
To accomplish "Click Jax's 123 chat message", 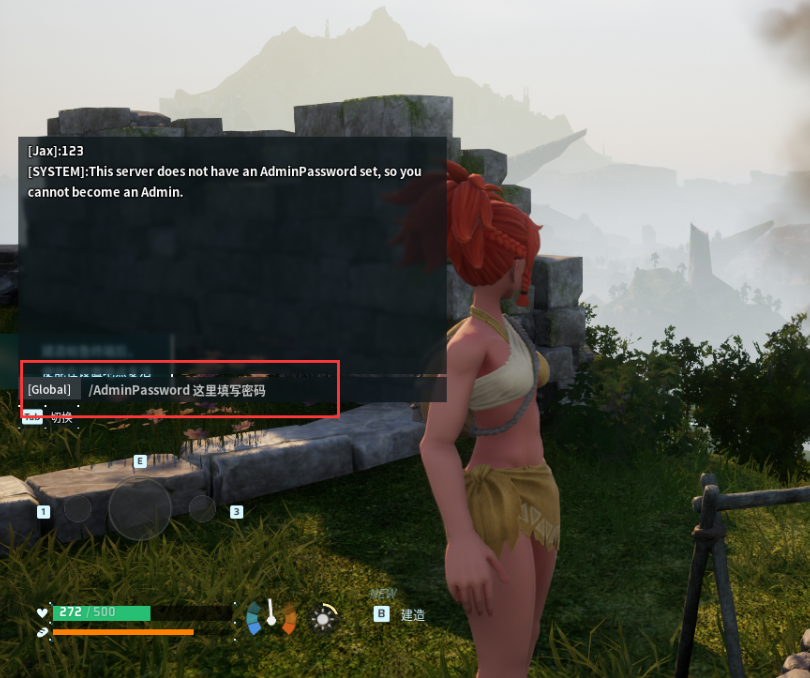I will (56, 151).
